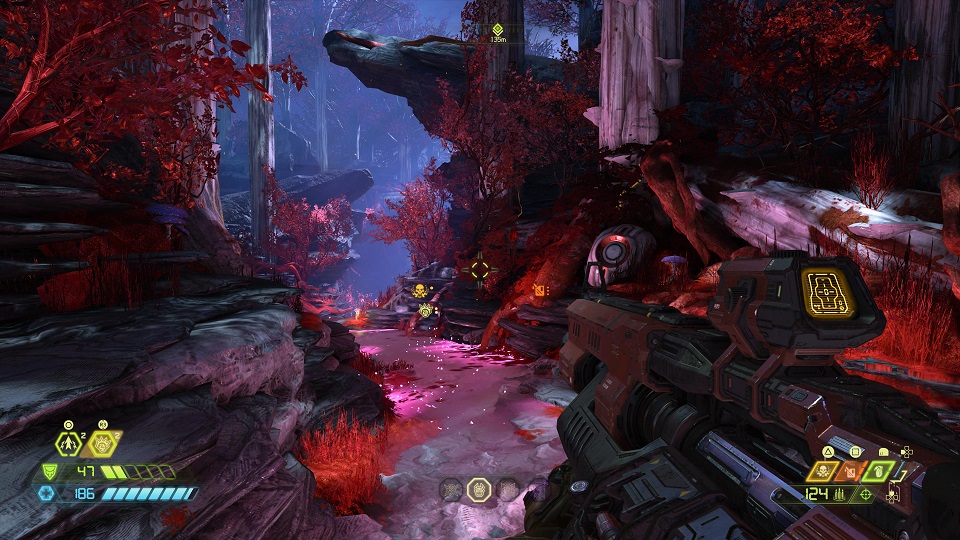This screenshot has height=540, width=960.
Task: Activate the Blood Punch icon
Action: 101,444
